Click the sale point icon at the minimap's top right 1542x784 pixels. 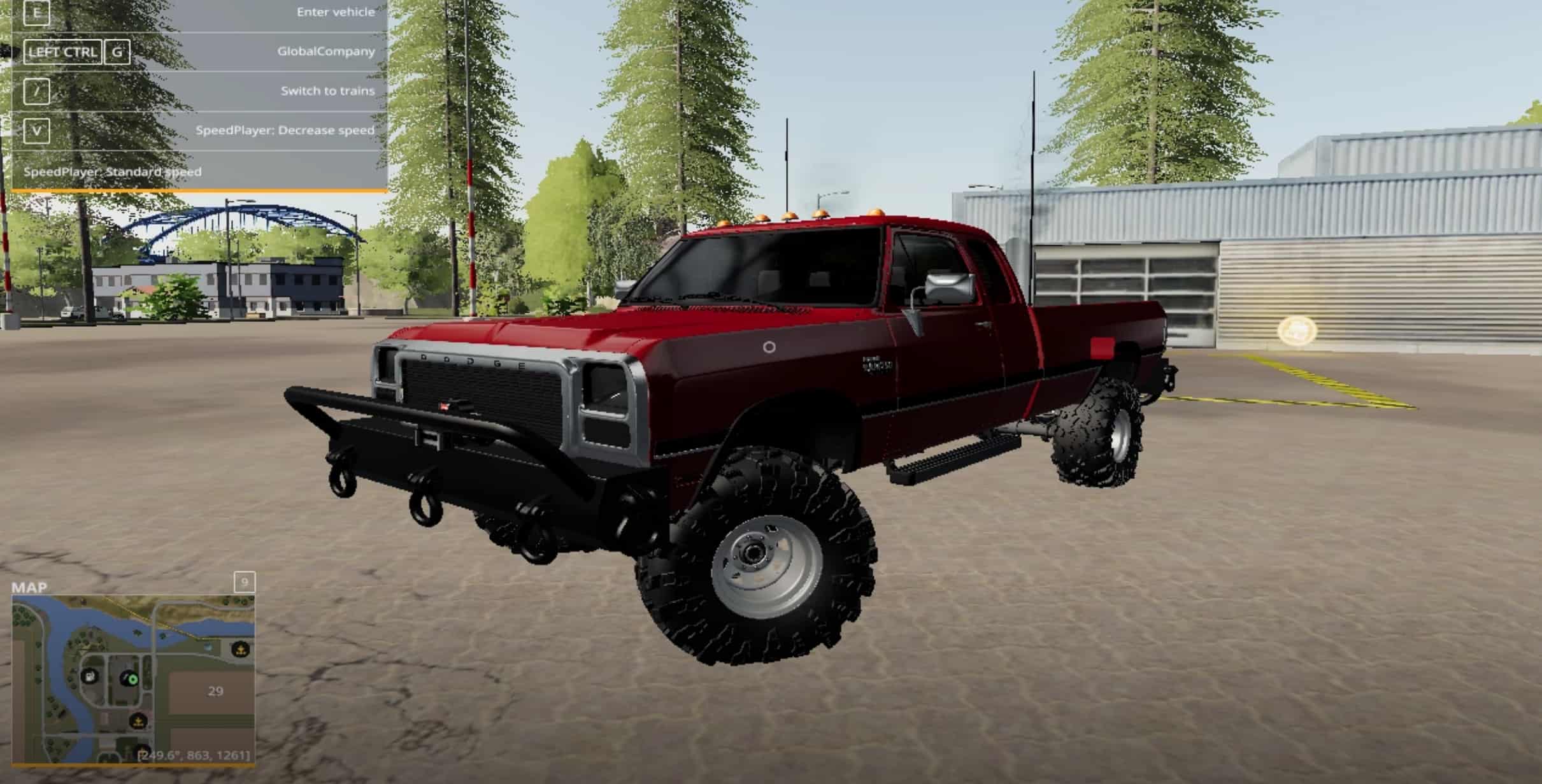click(x=241, y=650)
